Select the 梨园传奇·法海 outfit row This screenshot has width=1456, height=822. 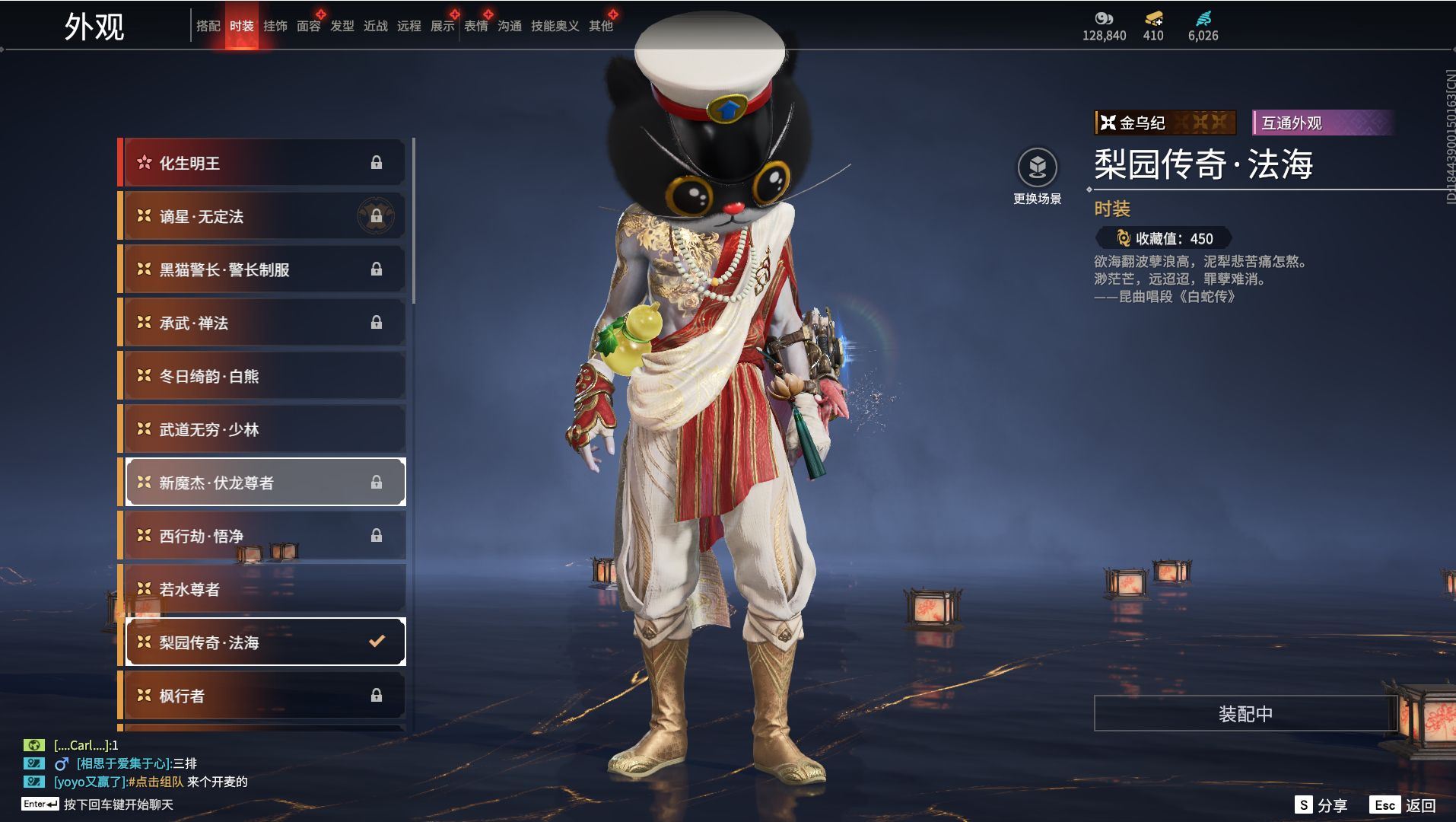coord(263,642)
